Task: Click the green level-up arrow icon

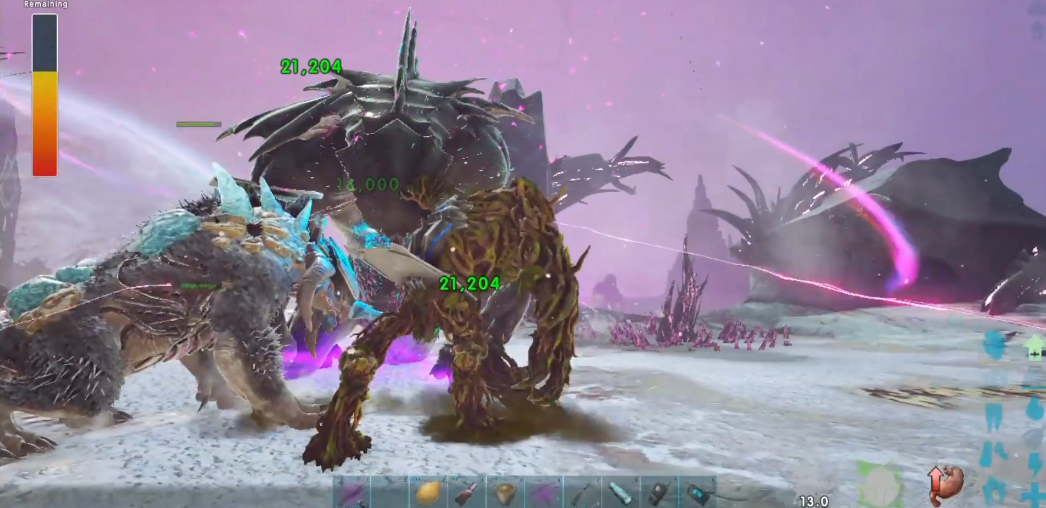Action: point(1034,348)
